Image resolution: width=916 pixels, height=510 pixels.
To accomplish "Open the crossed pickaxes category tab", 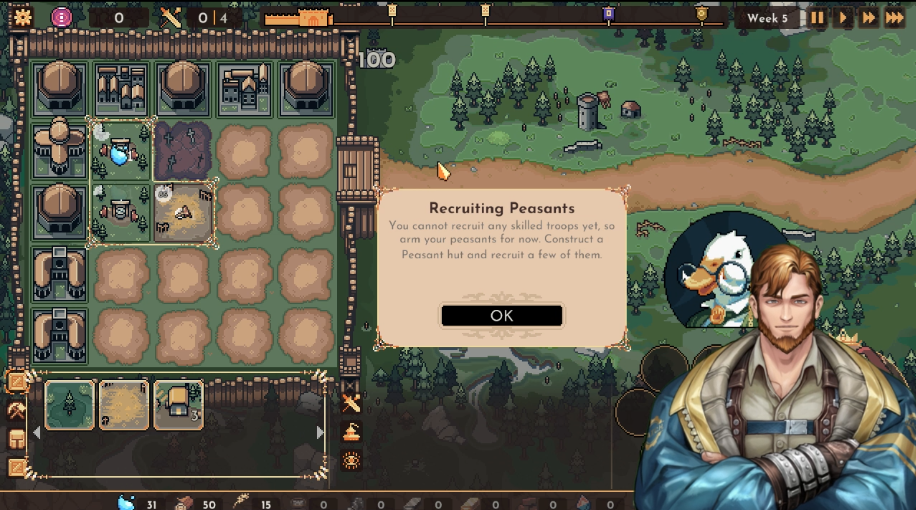I will [17, 410].
